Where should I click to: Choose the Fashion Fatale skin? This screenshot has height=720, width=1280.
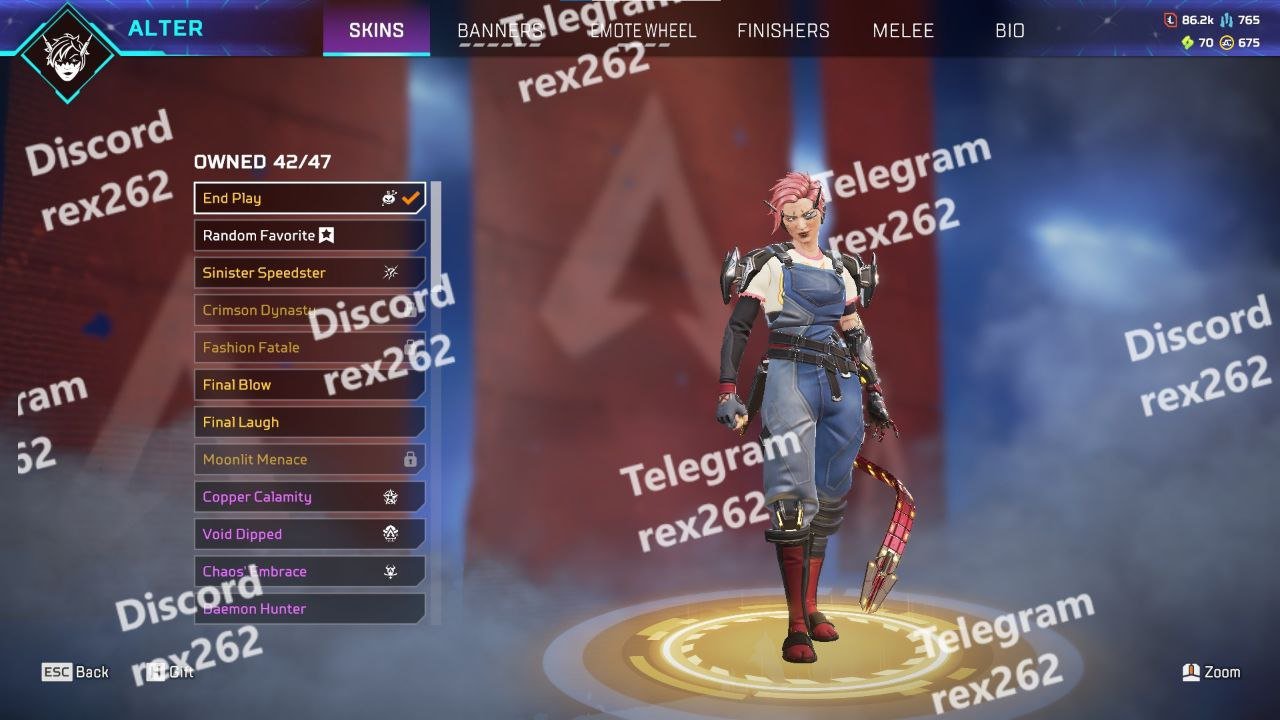click(309, 348)
